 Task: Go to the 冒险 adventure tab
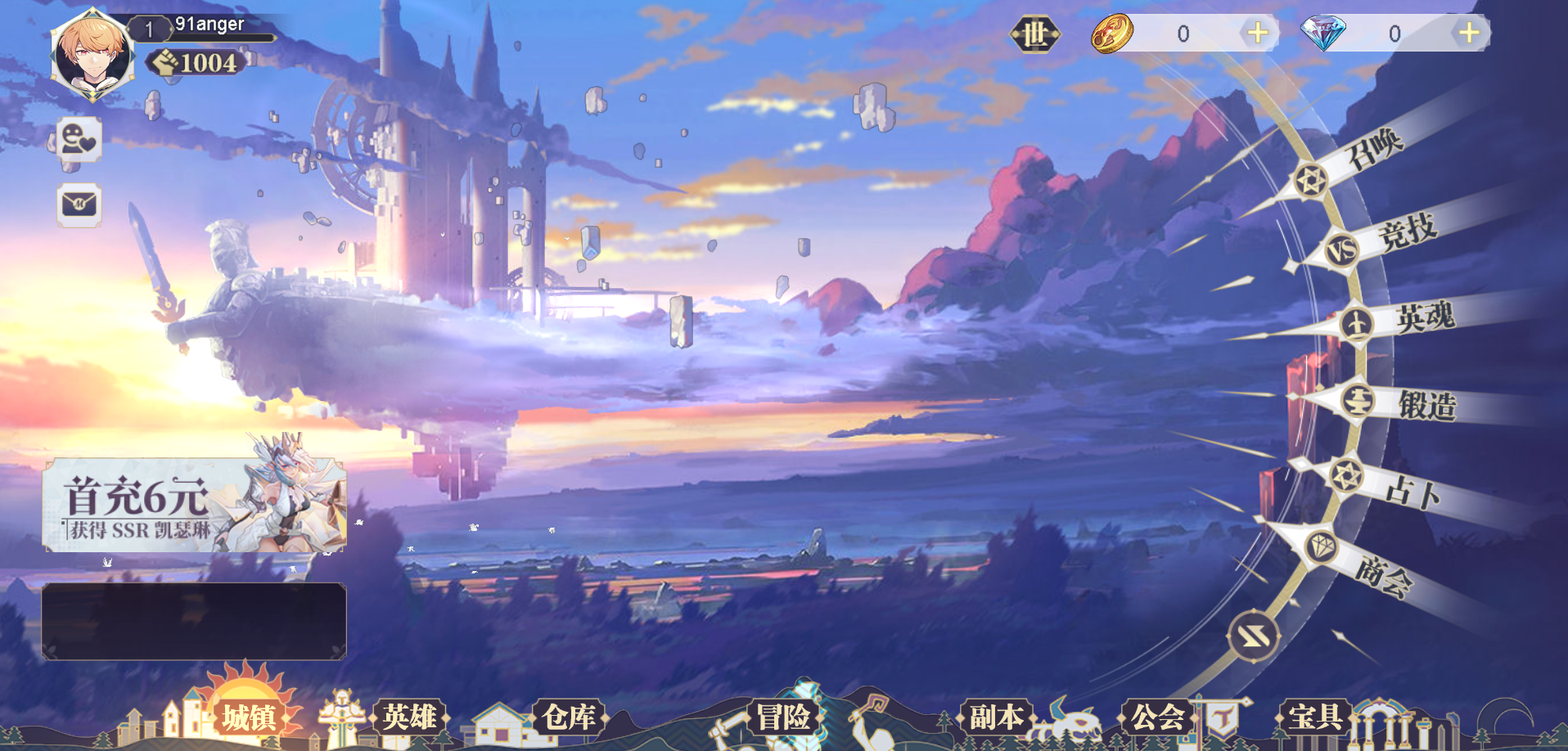[x=783, y=717]
